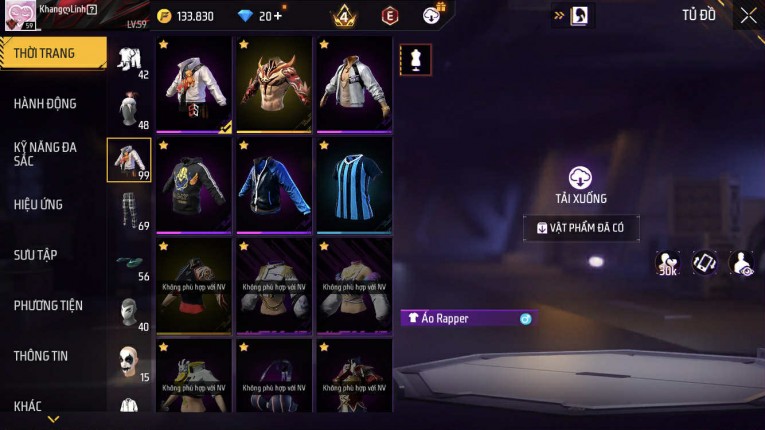Switch to the Thời Trang tab
Viewport: 765px width, 430px height.
[50, 53]
